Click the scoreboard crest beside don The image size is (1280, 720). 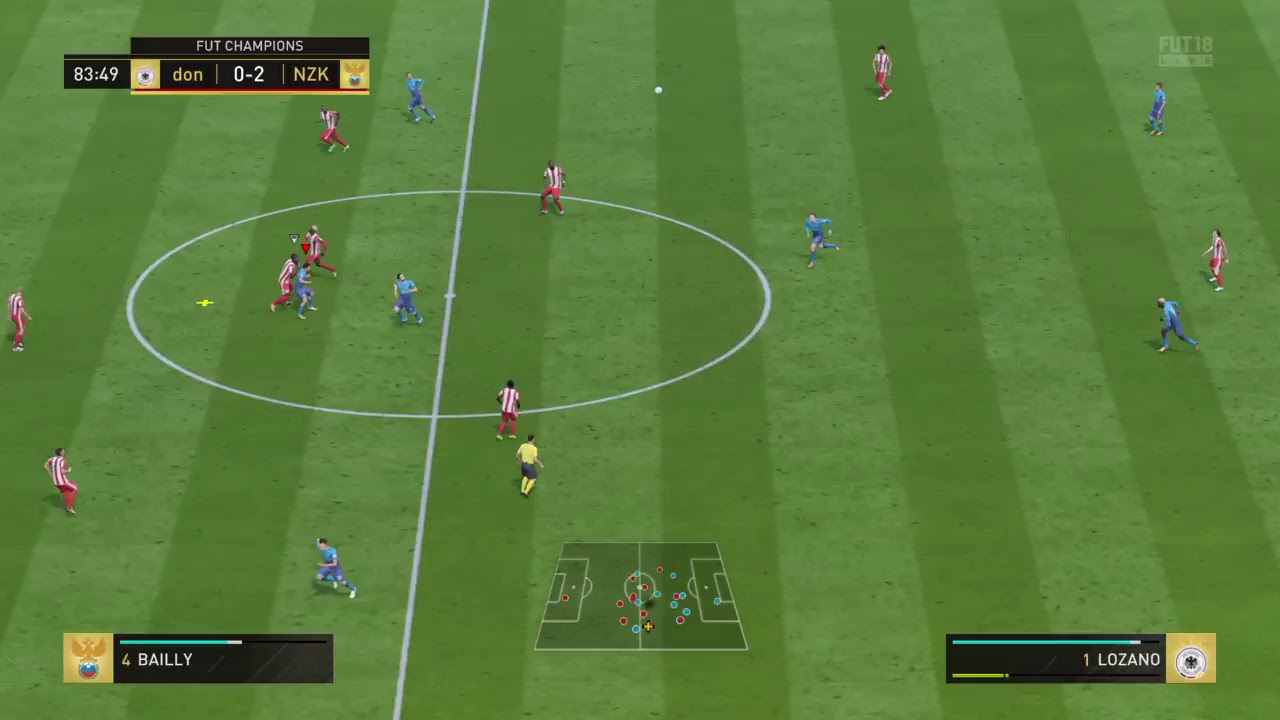pos(146,75)
